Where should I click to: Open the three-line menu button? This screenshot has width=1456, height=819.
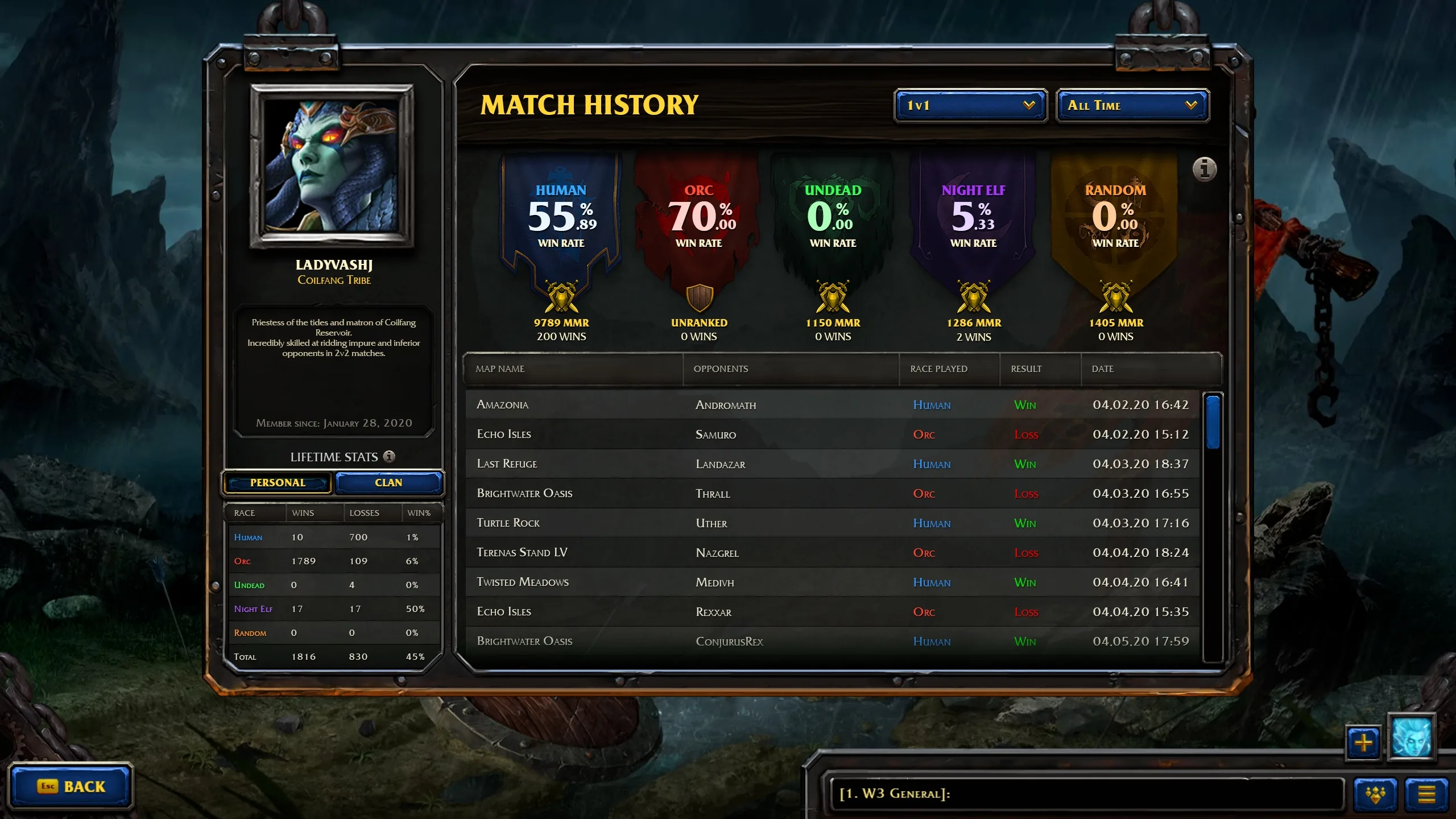1426,794
